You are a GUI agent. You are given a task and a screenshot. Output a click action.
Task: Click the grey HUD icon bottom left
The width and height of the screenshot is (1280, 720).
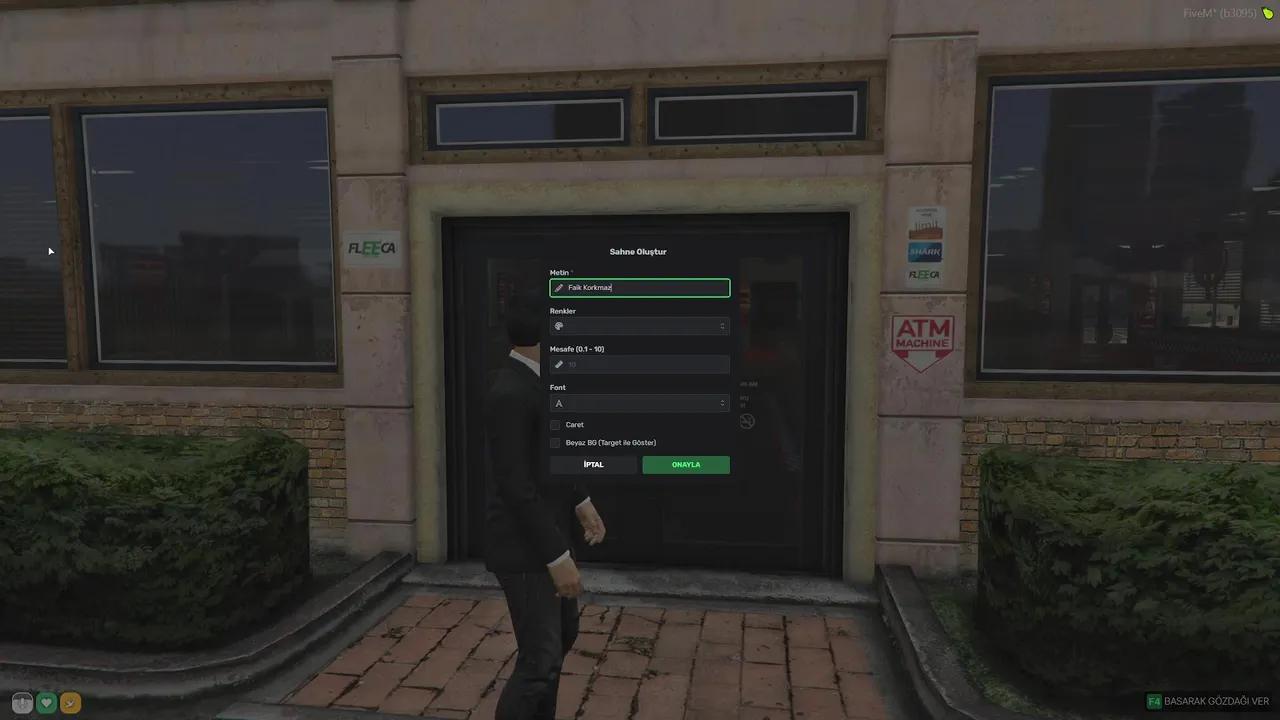(21, 703)
